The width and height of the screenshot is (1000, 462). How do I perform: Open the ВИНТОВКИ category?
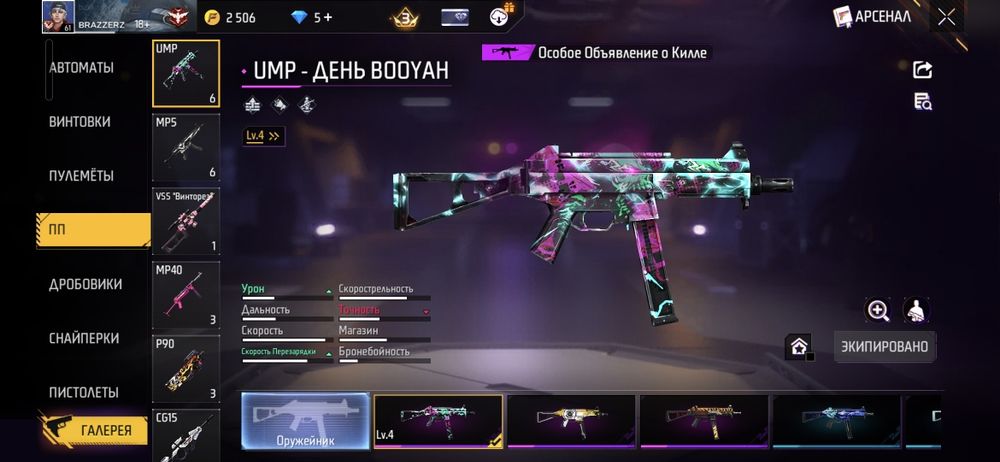[x=80, y=122]
